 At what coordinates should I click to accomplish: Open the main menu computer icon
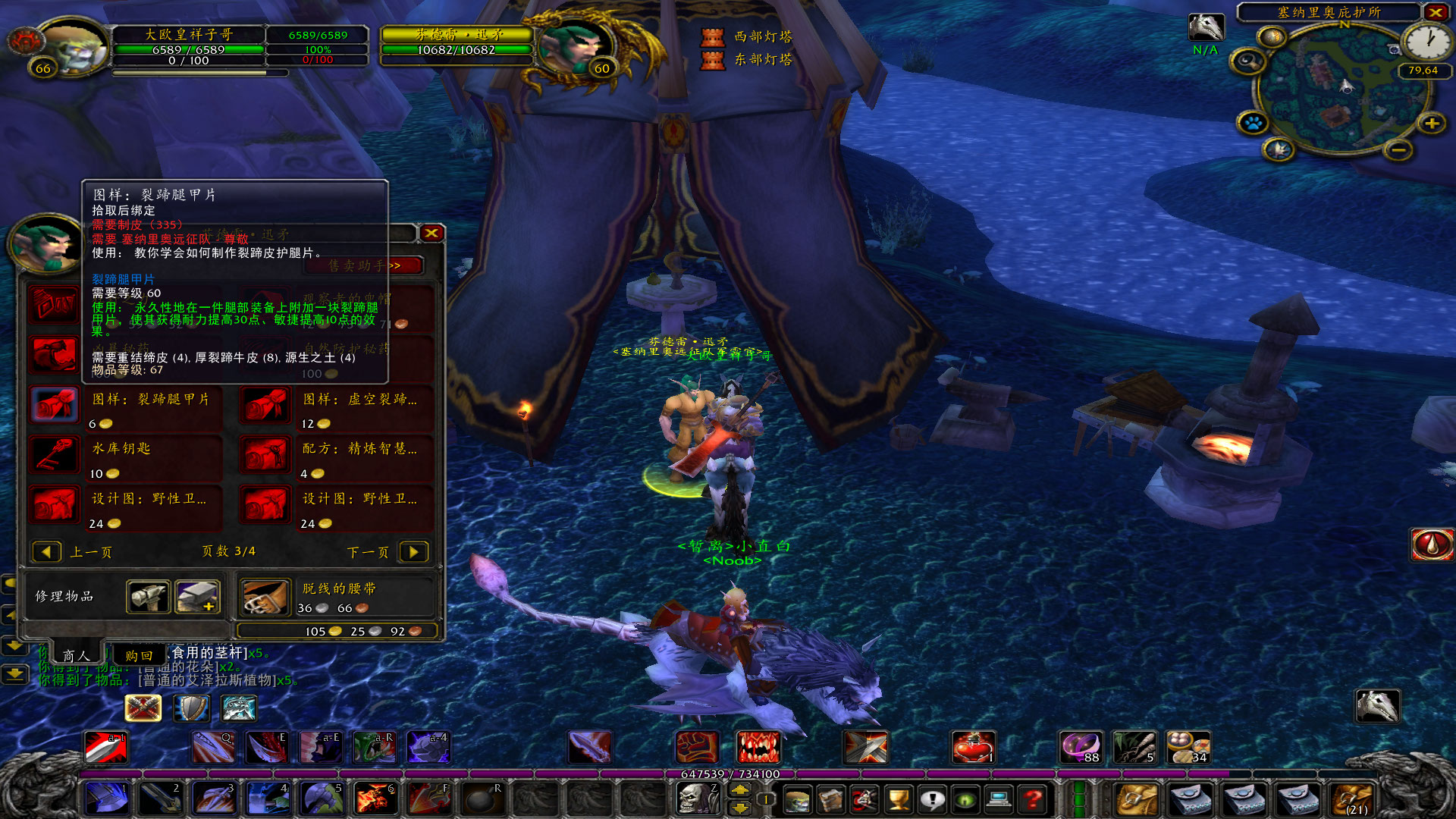[x=999, y=799]
